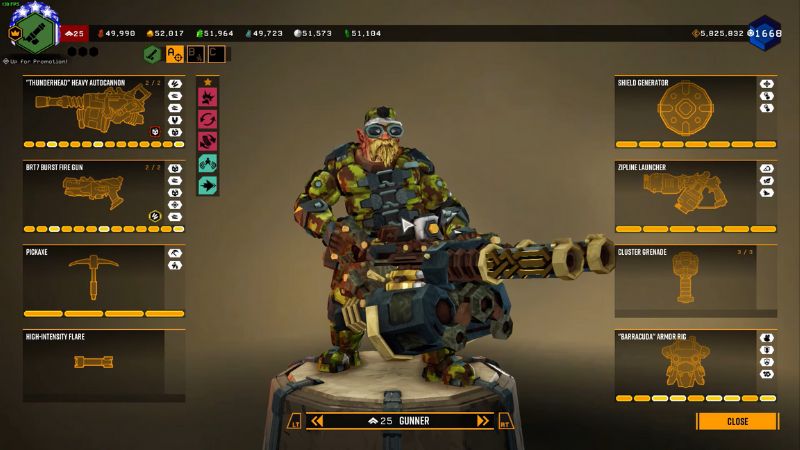Close the equipment screen
800x450 pixels.
click(x=737, y=421)
